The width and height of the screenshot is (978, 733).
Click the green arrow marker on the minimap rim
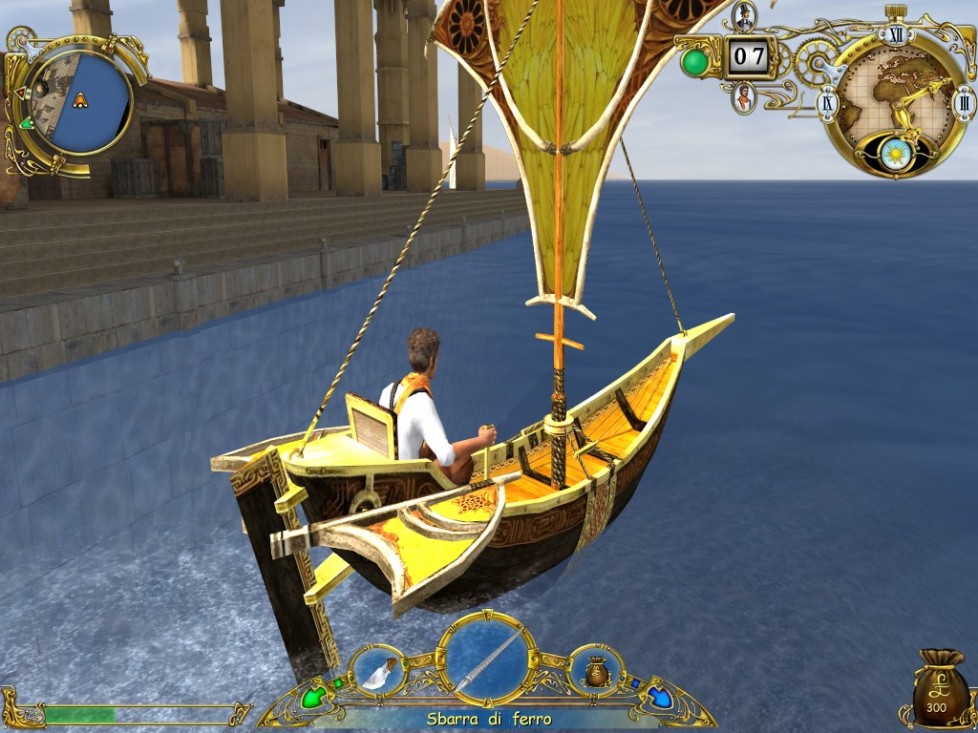(x=25, y=123)
